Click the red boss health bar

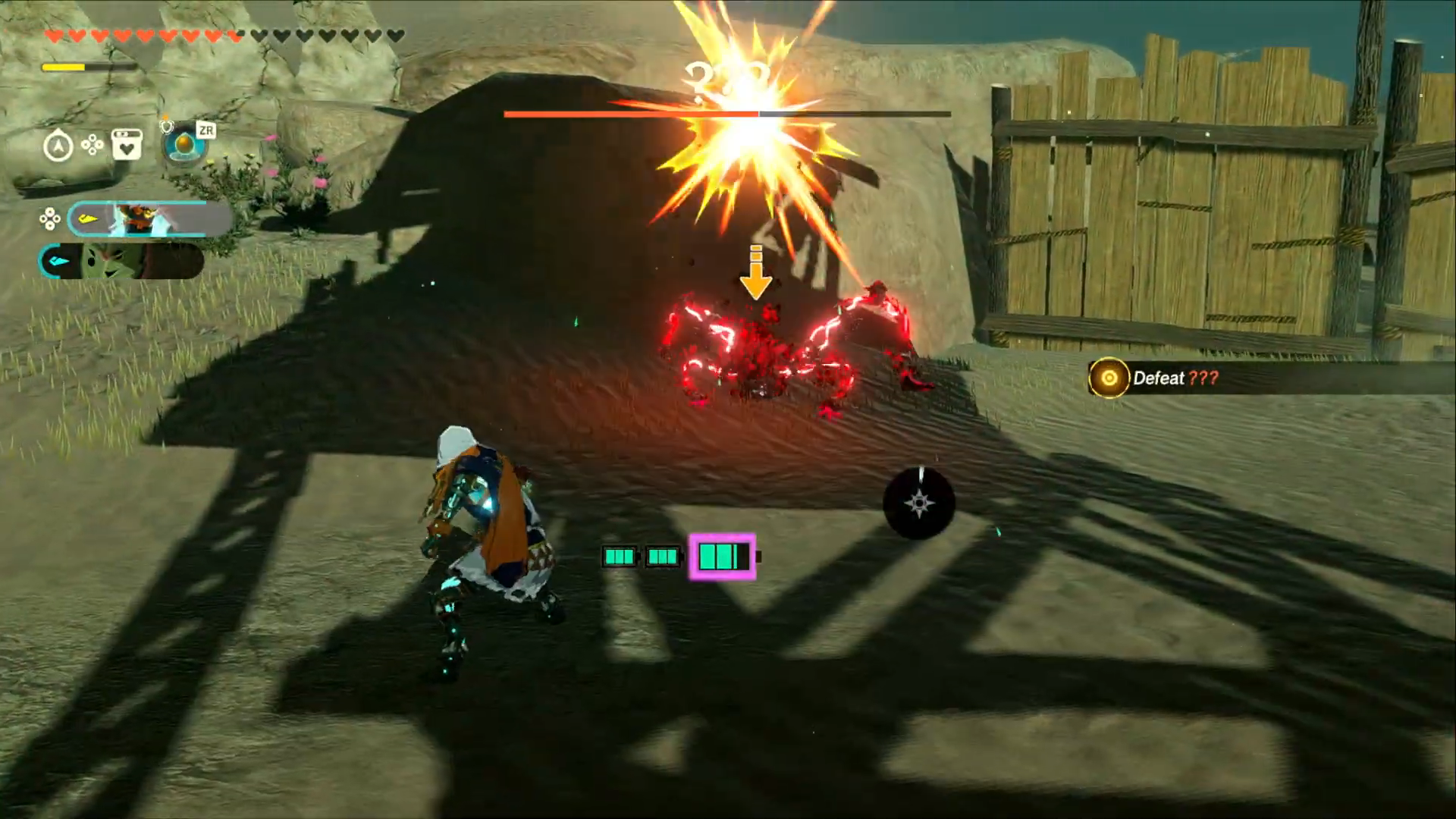(629, 113)
